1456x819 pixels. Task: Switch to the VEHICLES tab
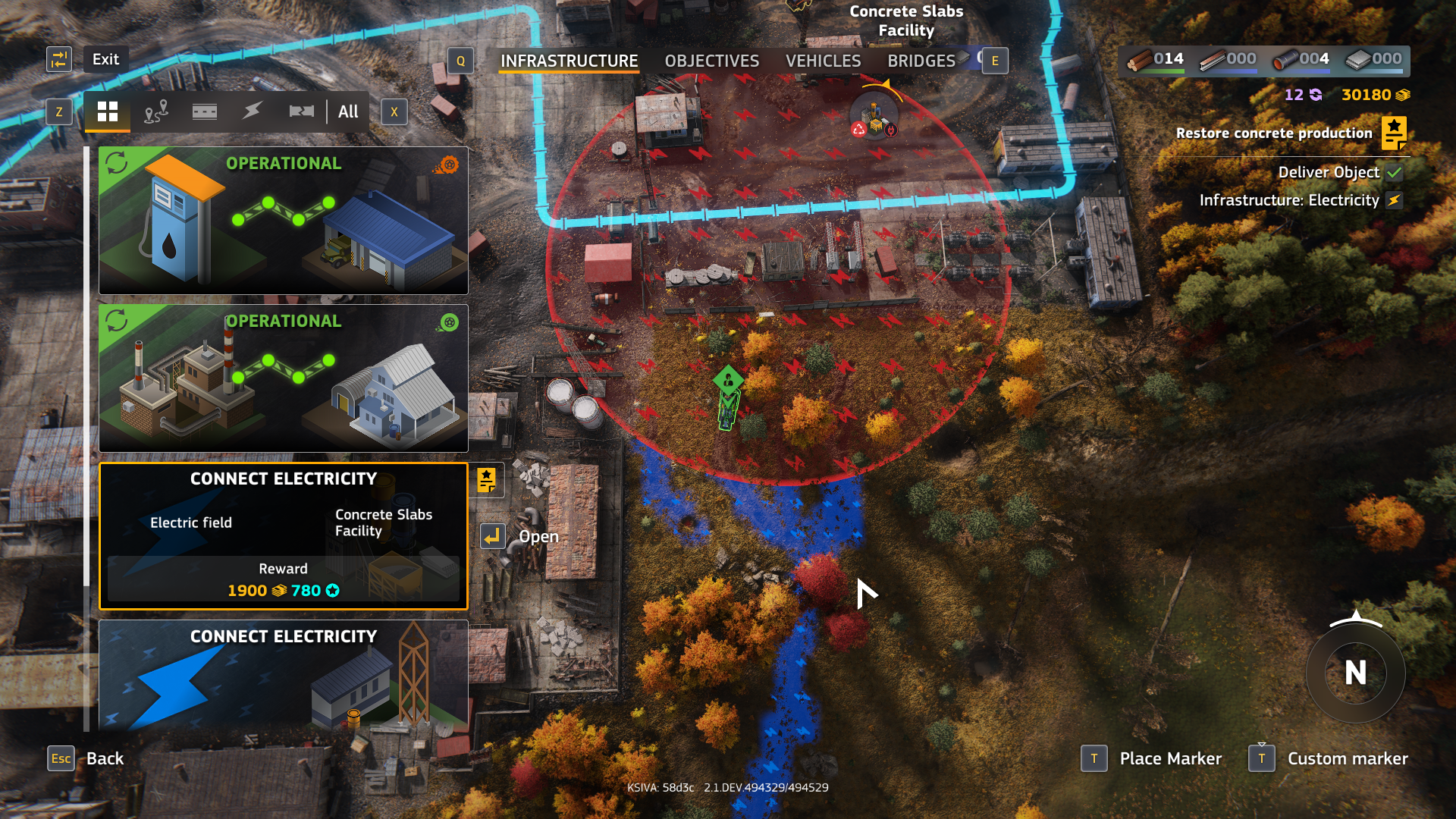click(x=823, y=61)
